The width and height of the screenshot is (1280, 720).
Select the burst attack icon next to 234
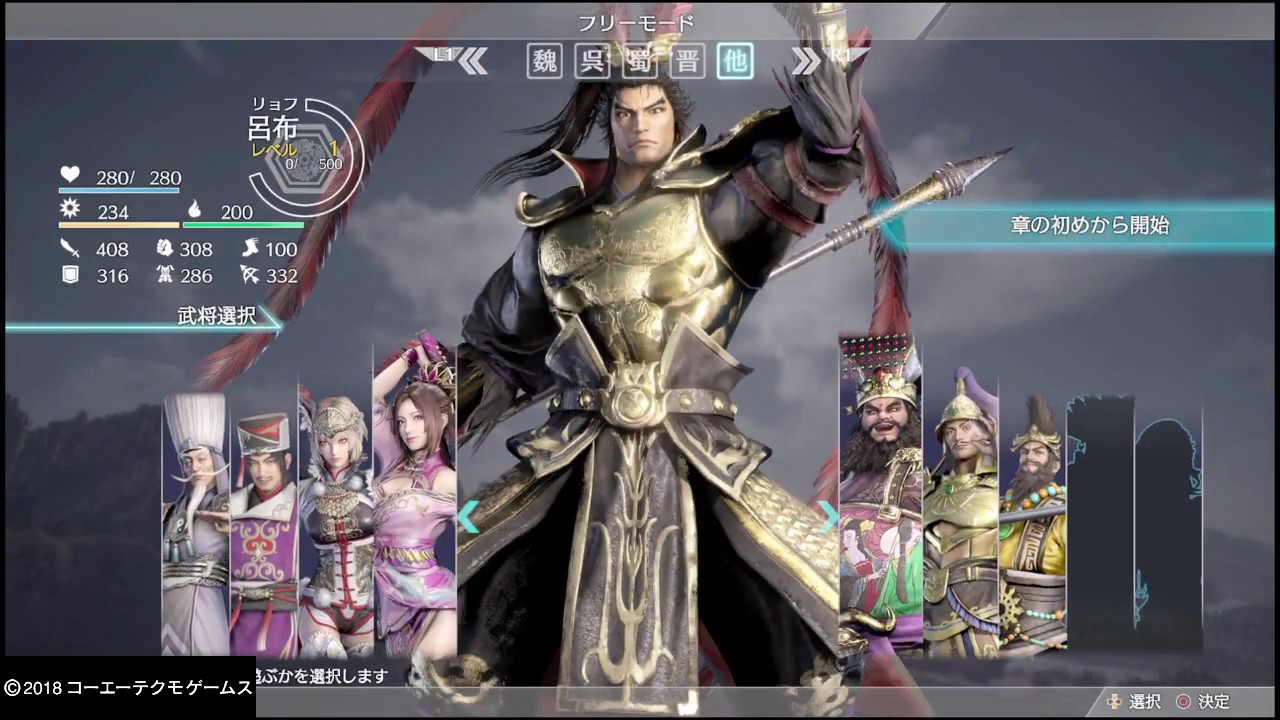tap(69, 211)
